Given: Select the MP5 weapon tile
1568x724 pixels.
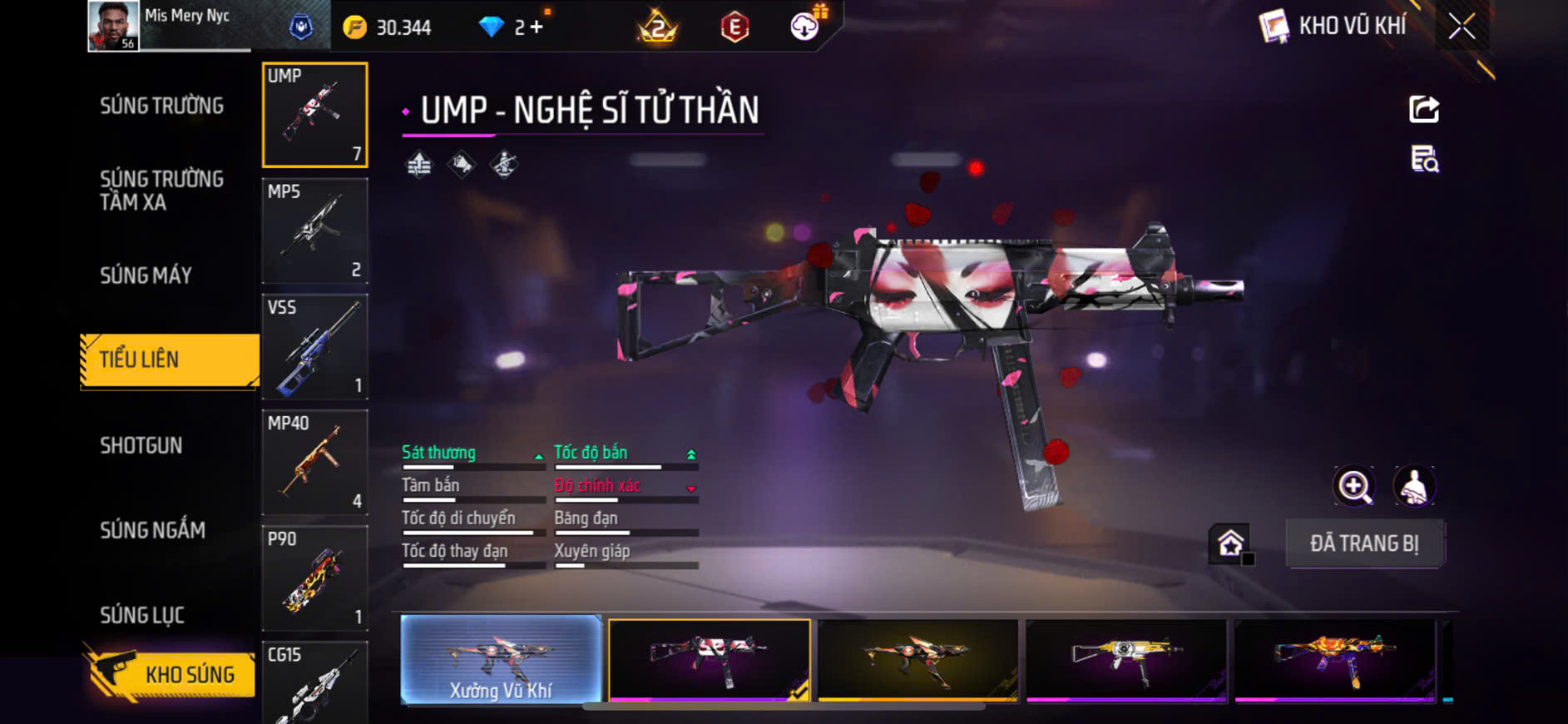Looking at the screenshot, I should click(314, 231).
